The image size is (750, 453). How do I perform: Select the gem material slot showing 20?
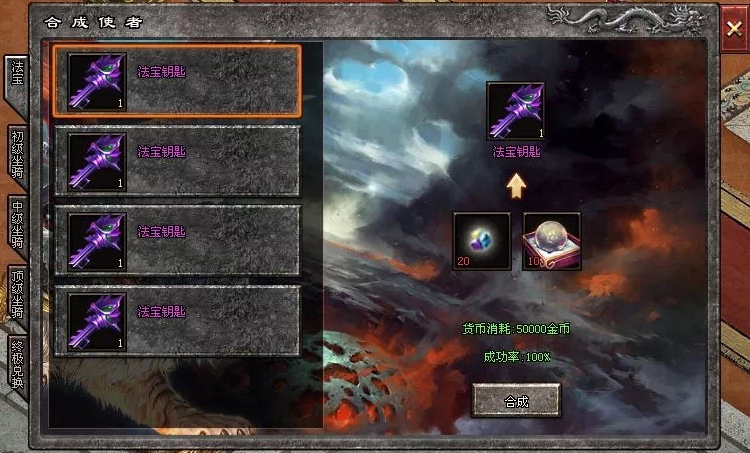[481, 241]
